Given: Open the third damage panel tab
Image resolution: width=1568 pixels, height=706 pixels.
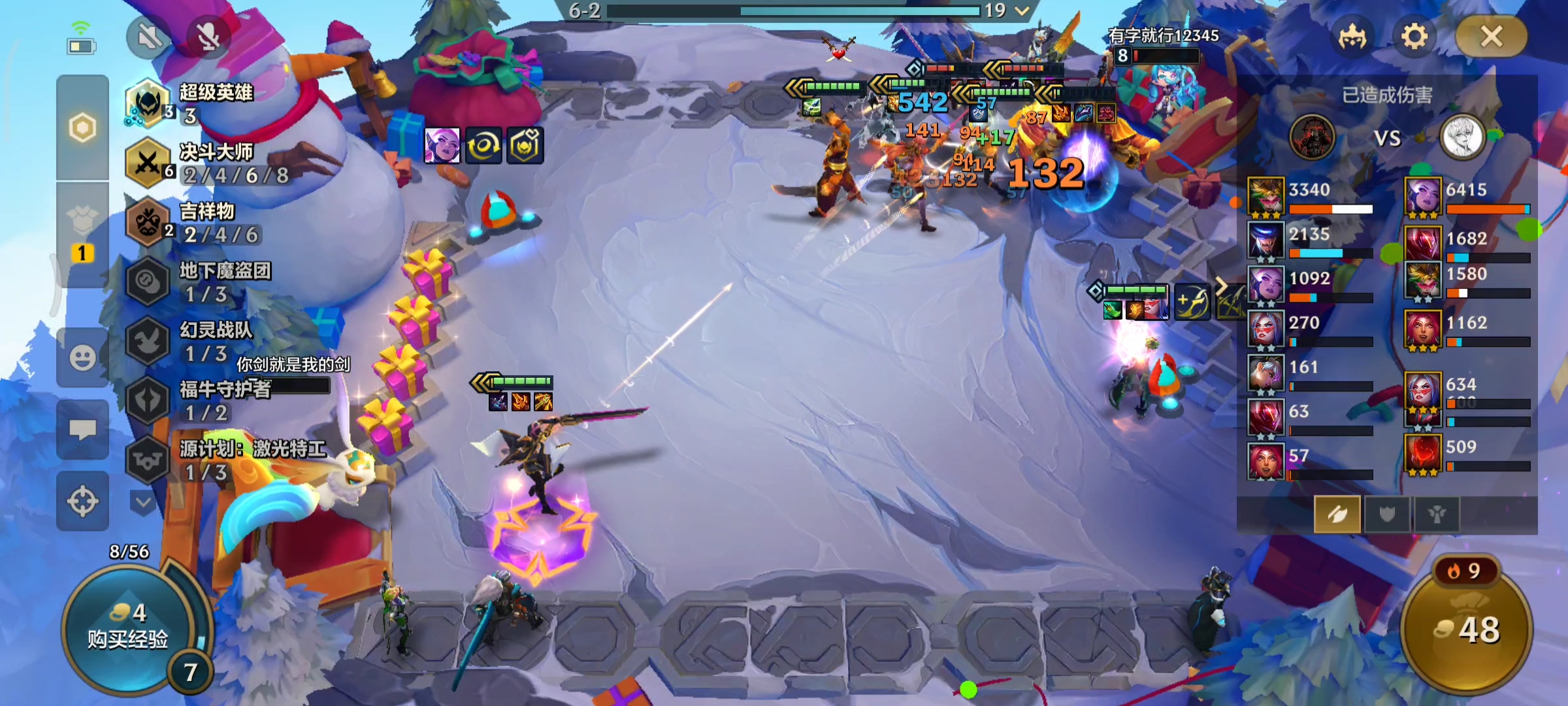Looking at the screenshot, I should coord(1436,514).
